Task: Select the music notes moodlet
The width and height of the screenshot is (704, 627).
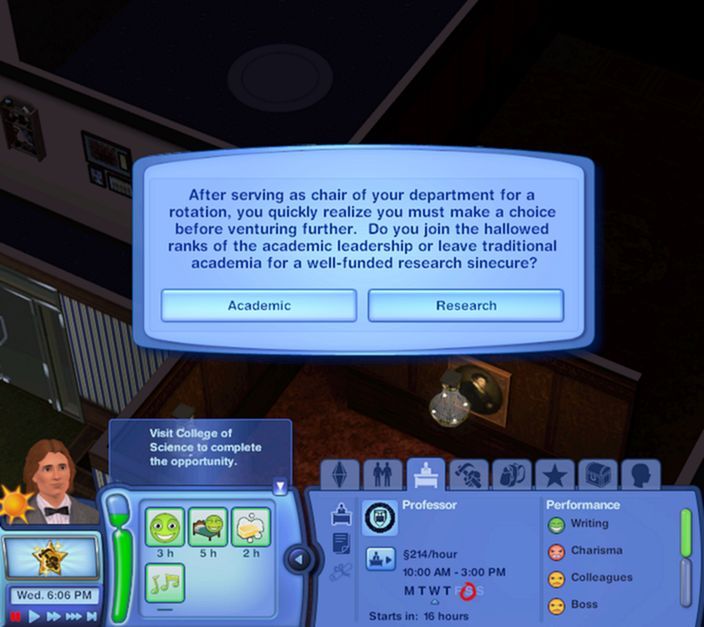Action: pos(163,582)
